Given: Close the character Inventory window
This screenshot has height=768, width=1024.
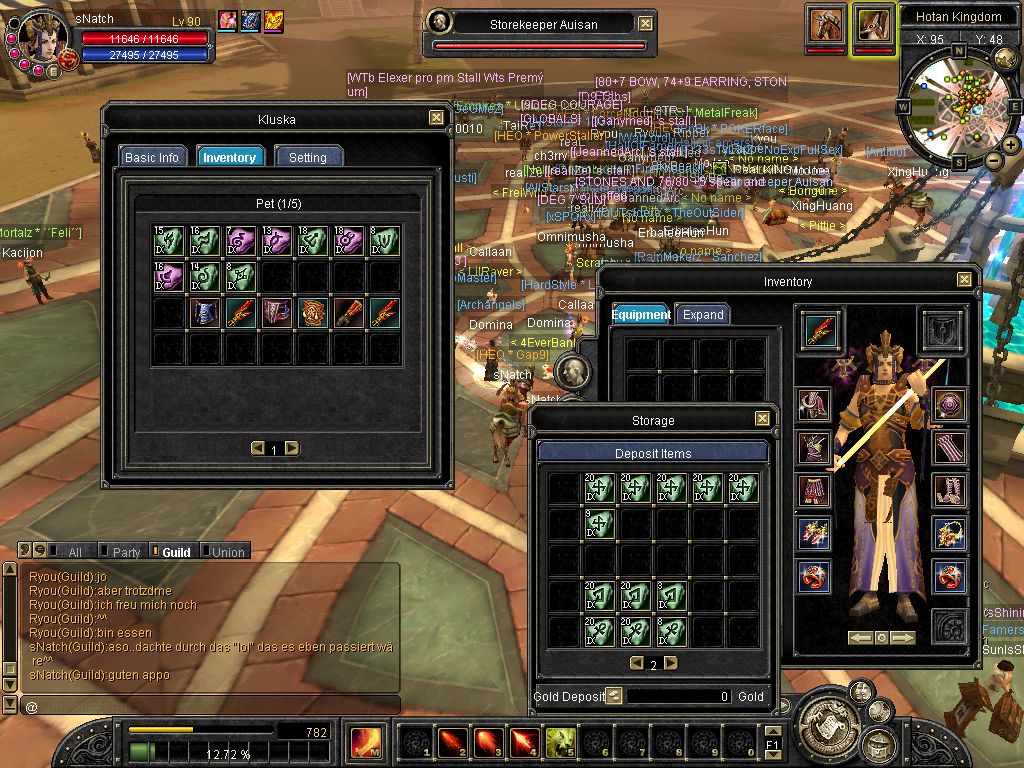Looking at the screenshot, I should (x=964, y=281).
